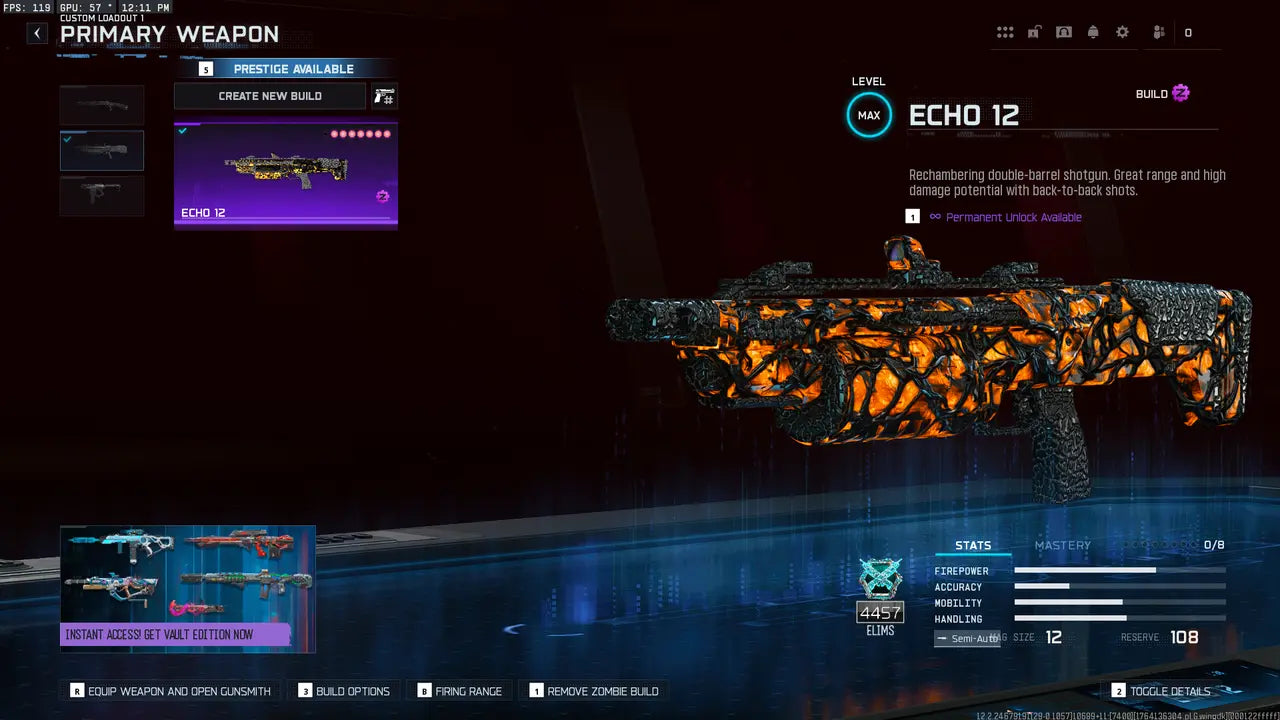
Task: Expand Build Options from the bottom bar
Action: click(x=344, y=690)
